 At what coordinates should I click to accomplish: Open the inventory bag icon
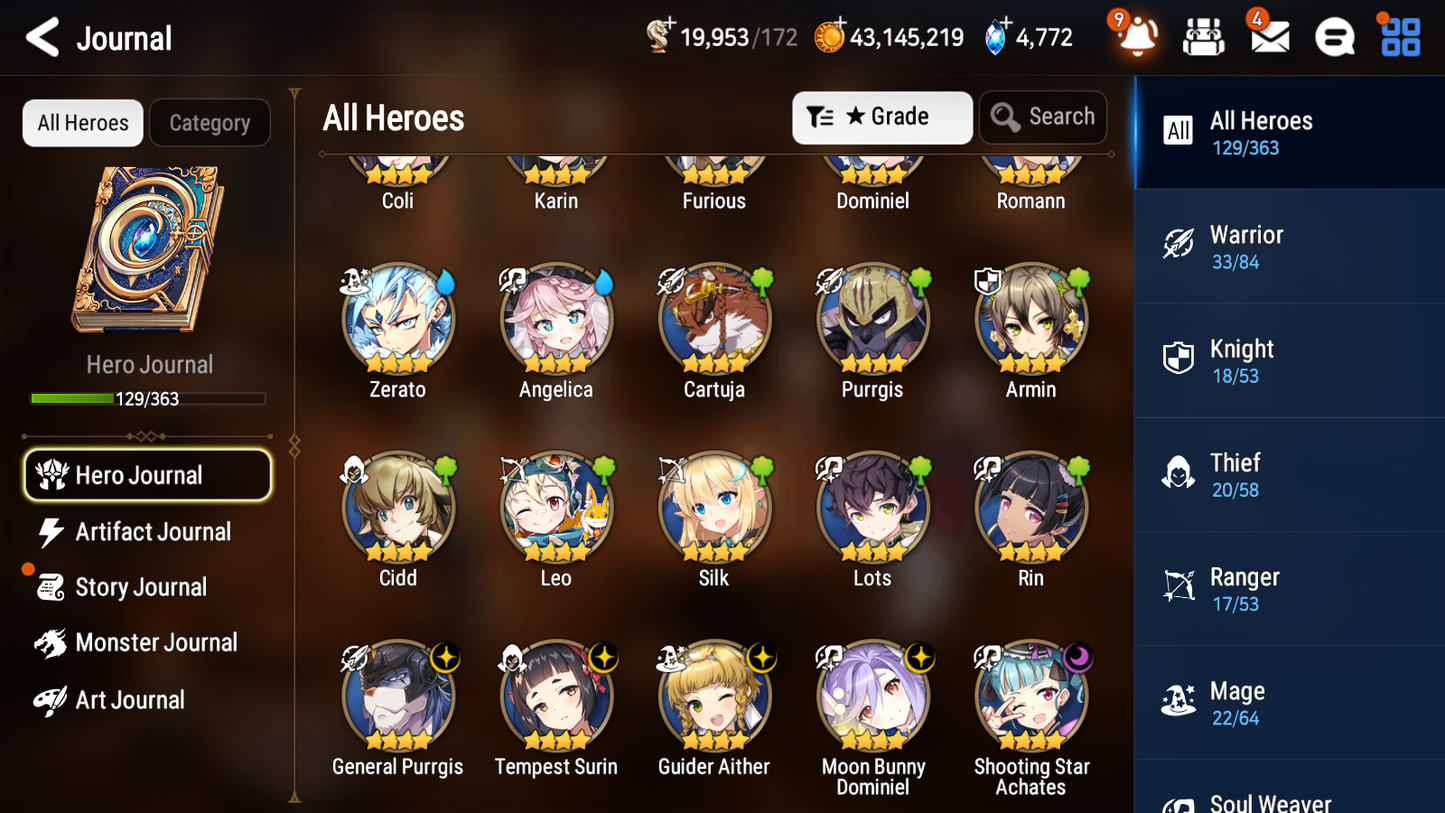[1203, 36]
